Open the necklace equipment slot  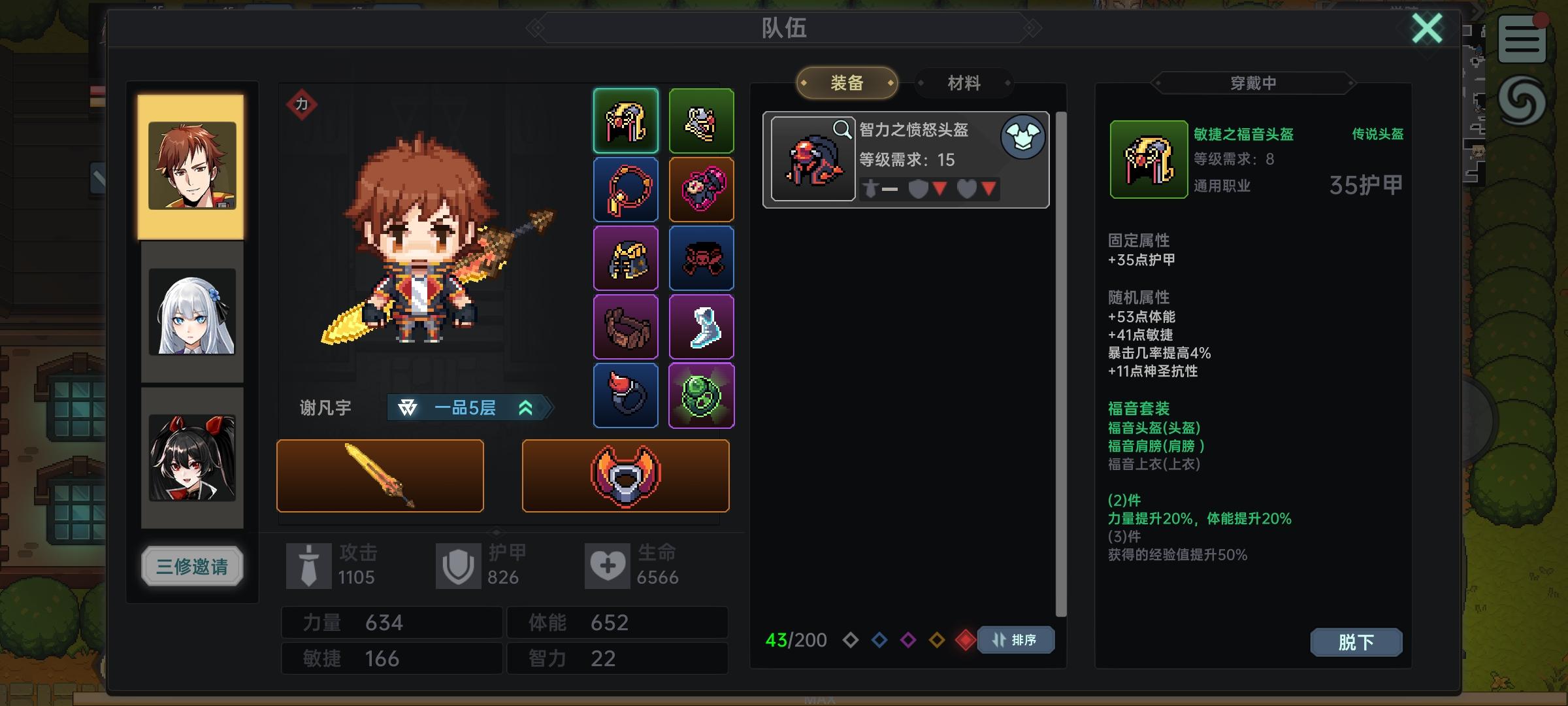625,189
